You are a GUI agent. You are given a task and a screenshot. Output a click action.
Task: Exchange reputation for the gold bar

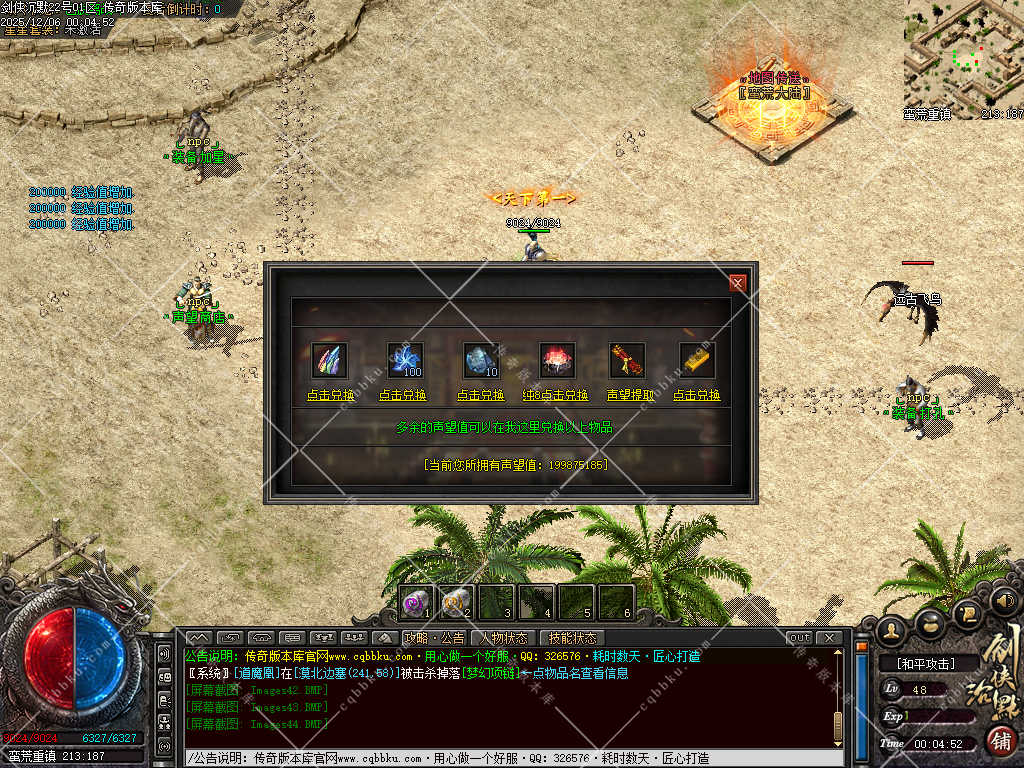(697, 395)
